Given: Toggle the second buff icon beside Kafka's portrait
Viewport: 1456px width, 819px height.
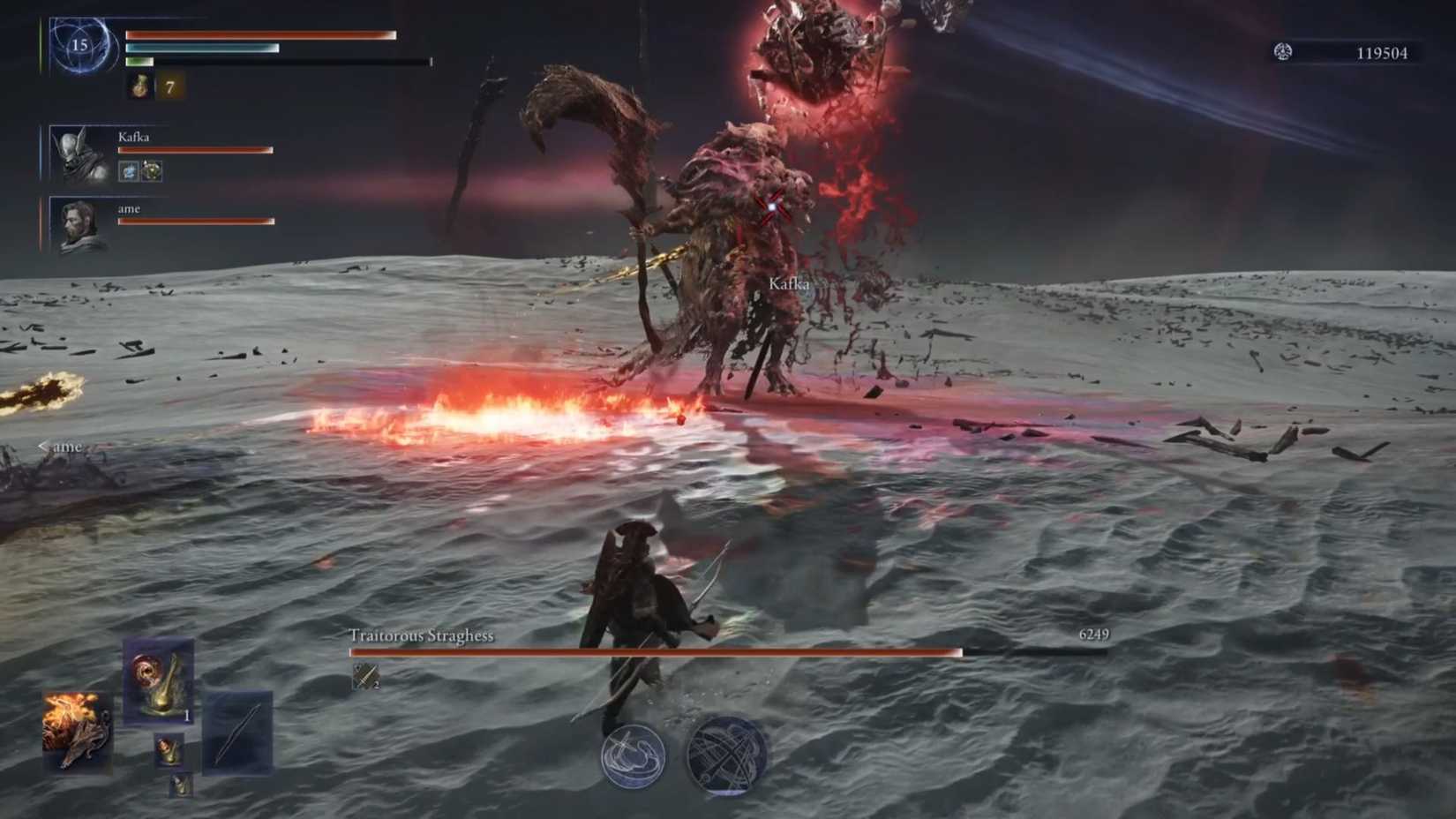Looking at the screenshot, I should pyautogui.click(x=153, y=170).
